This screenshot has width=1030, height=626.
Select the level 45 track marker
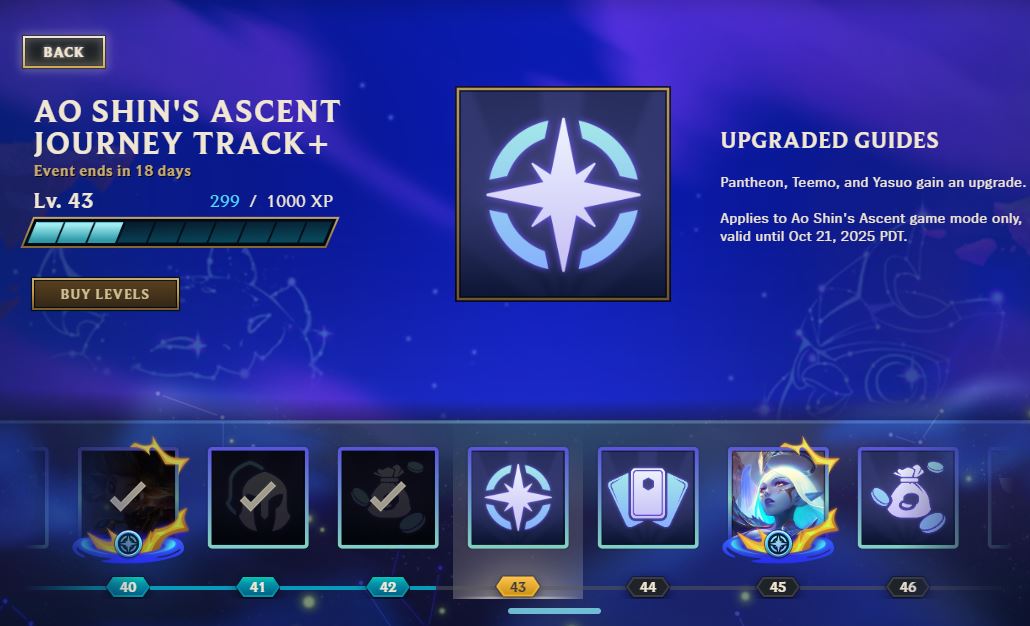pyautogui.click(x=778, y=587)
